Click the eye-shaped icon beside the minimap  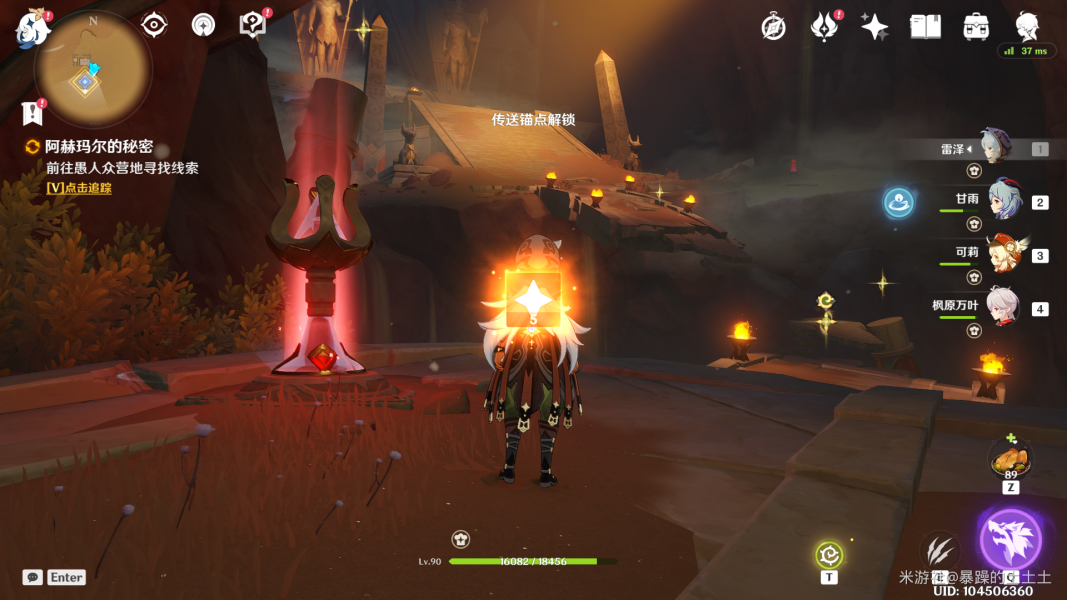[154, 25]
